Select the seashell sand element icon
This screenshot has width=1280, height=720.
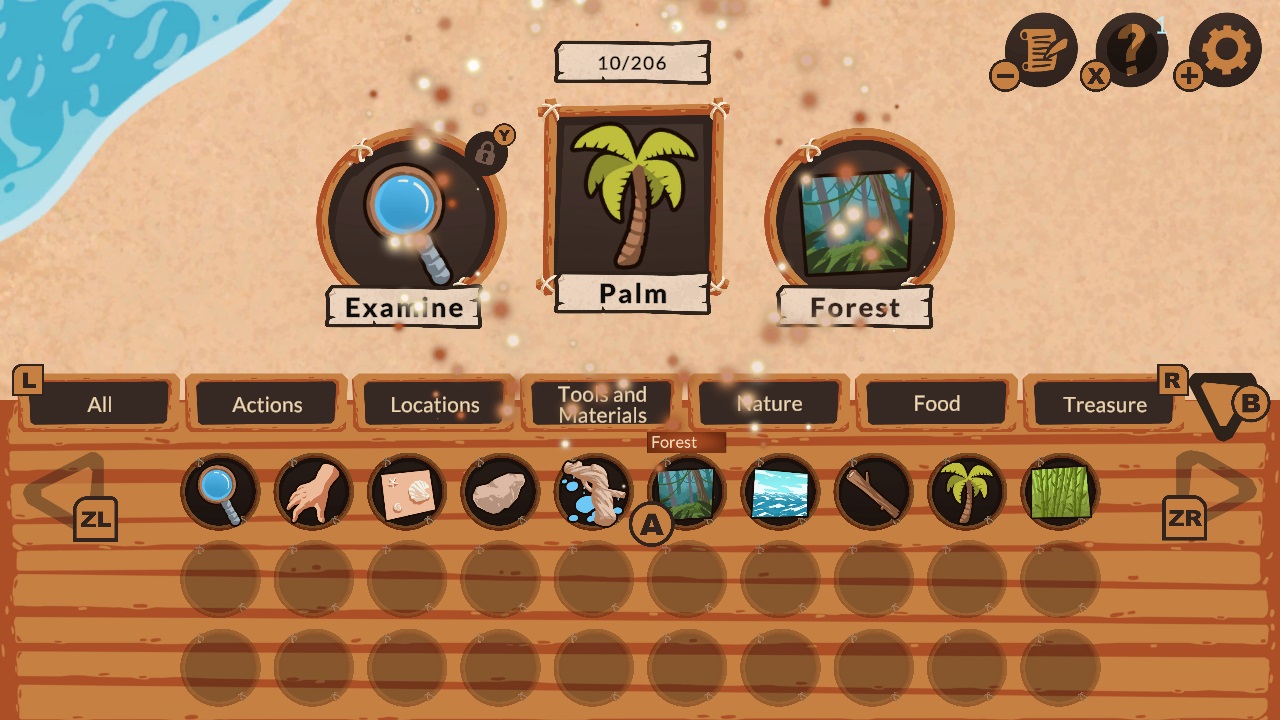pos(406,490)
